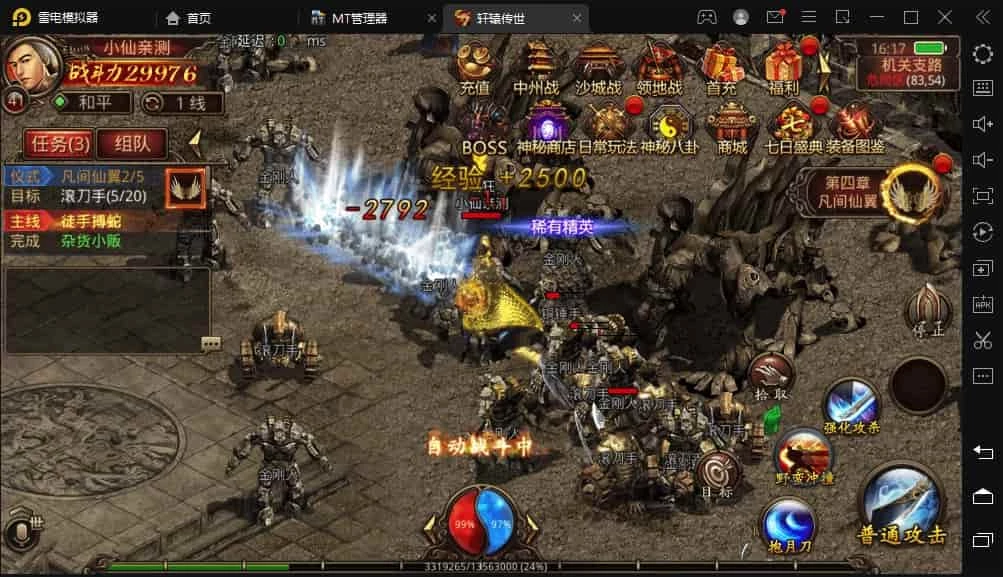Visit the 神秘商店 mystery shop

546,128
